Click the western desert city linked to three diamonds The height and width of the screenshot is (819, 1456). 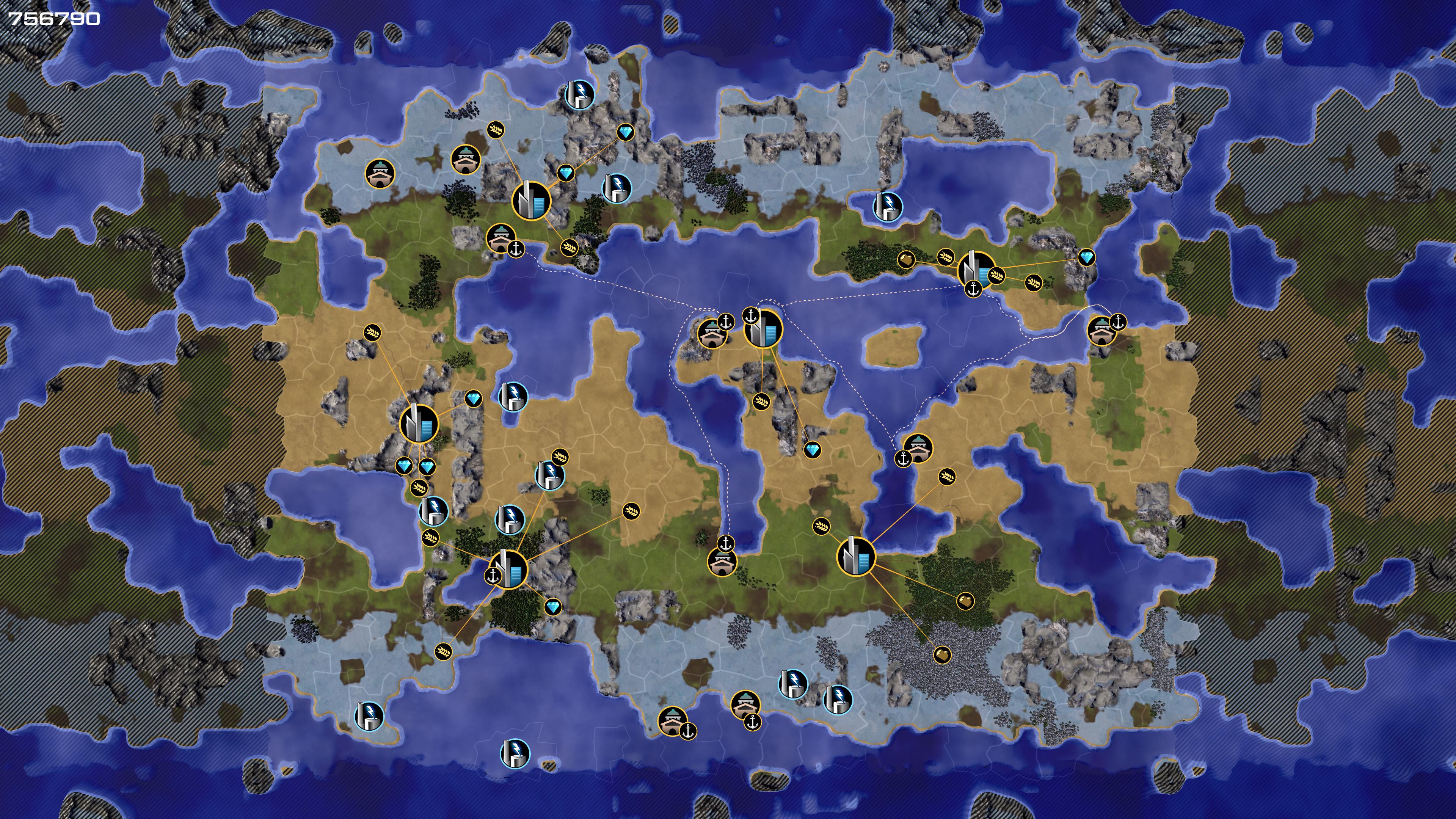[x=419, y=424]
